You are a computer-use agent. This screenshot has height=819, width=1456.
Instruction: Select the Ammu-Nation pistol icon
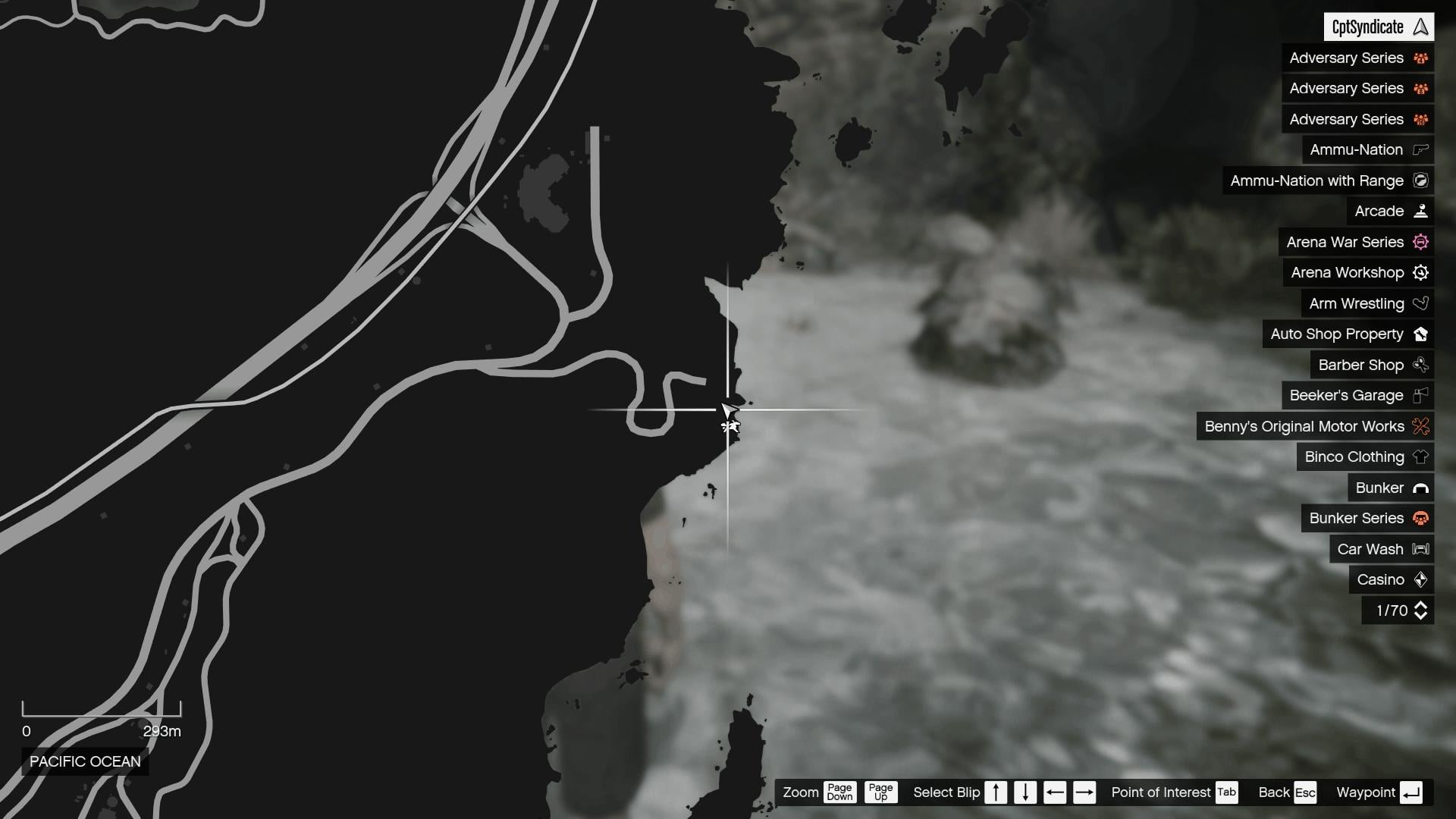(1420, 149)
